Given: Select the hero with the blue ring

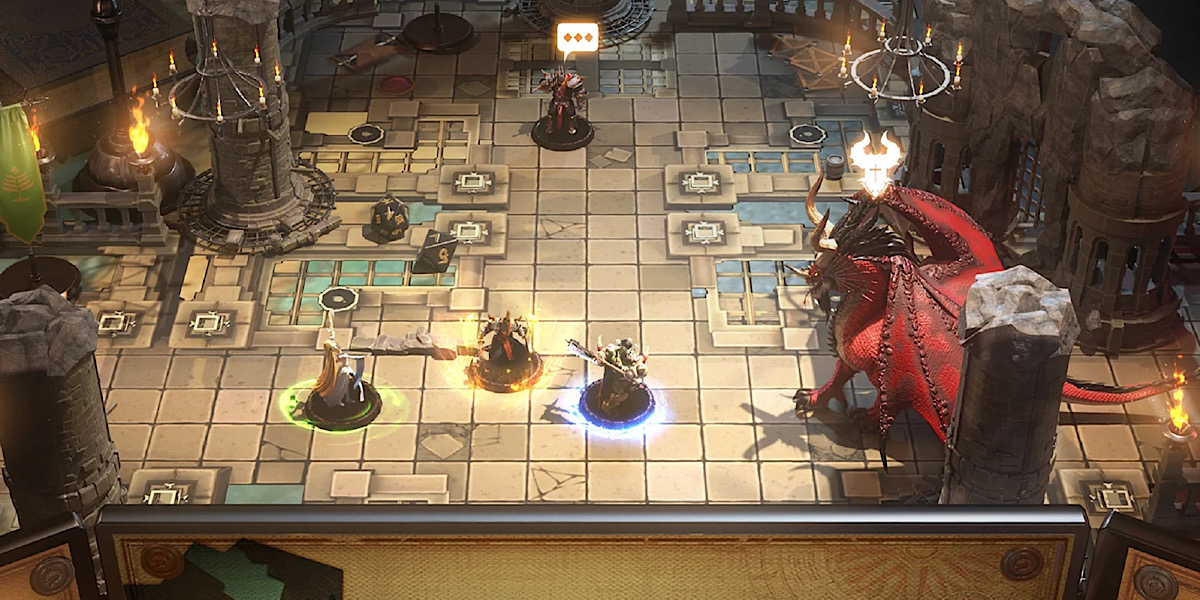Looking at the screenshot, I should click(x=617, y=390).
